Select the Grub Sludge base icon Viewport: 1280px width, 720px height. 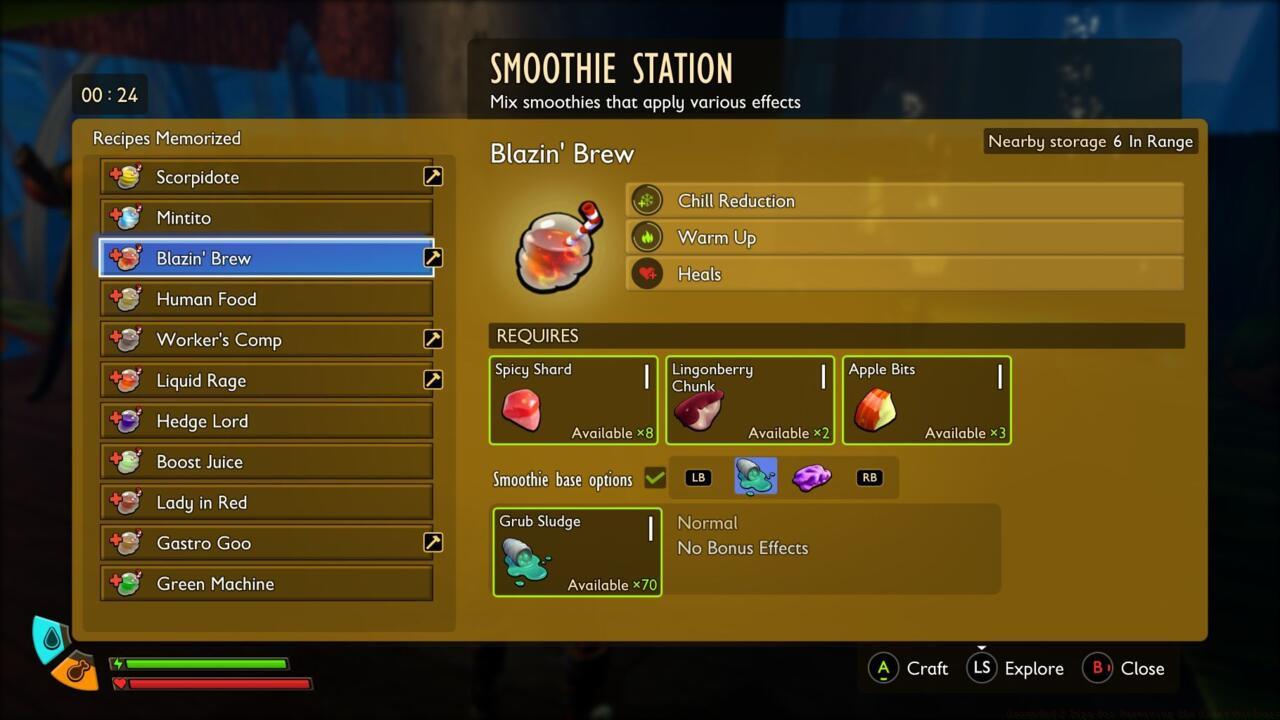525,562
